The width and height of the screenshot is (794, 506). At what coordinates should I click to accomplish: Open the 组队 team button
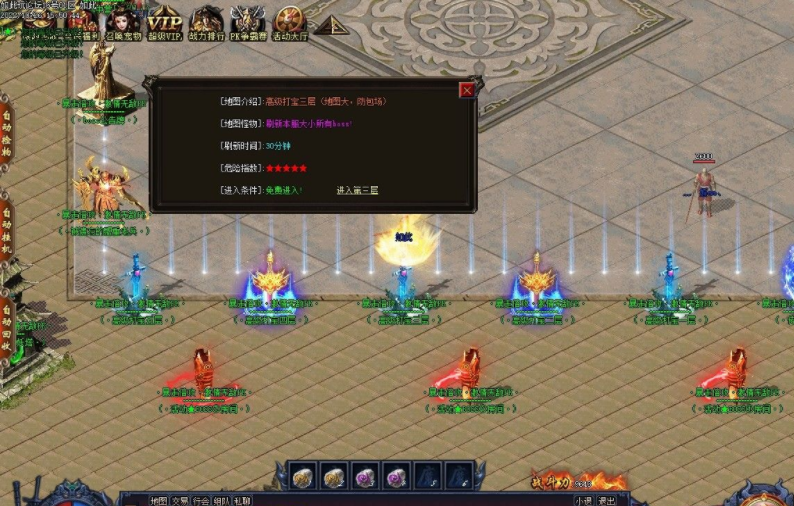coord(222,500)
